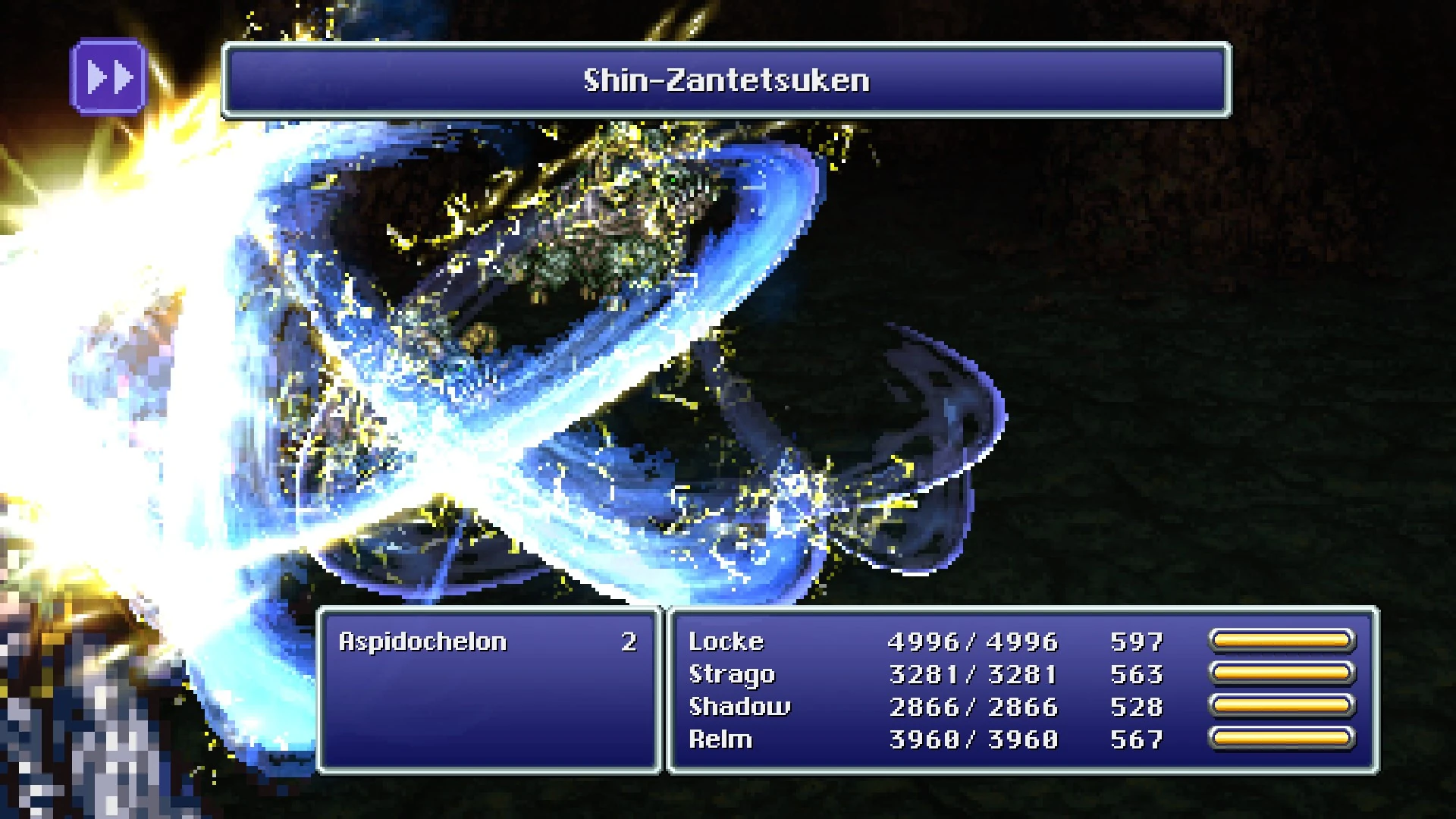Click Relm's HP value 3960/3960
This screenshot has height=819, width=1456.
[x=973, y=739]
